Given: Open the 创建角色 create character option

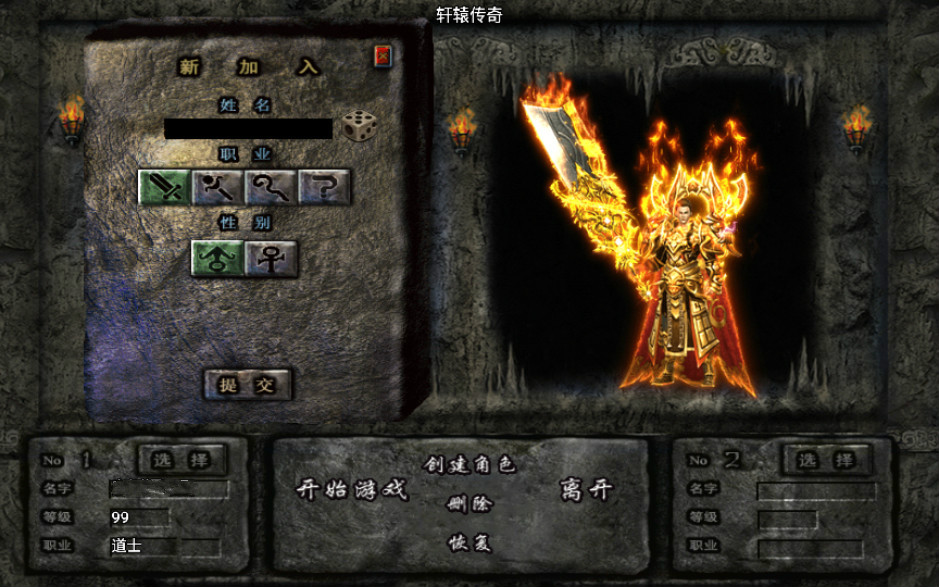Looking at the screenshot, I should pos(469,465).
